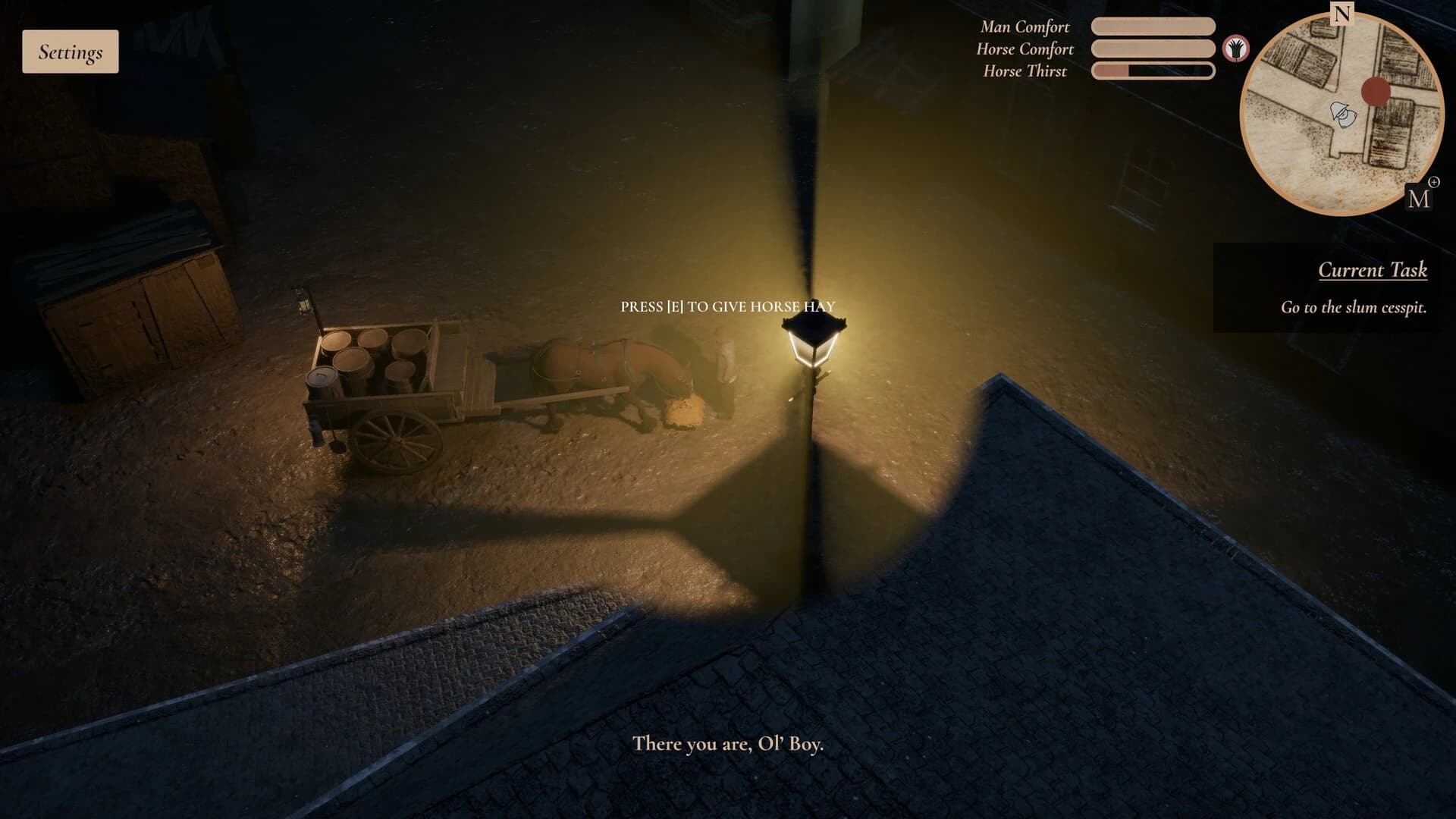Open the Settings menu
The image size is (1456, 819).
(70, 51)
